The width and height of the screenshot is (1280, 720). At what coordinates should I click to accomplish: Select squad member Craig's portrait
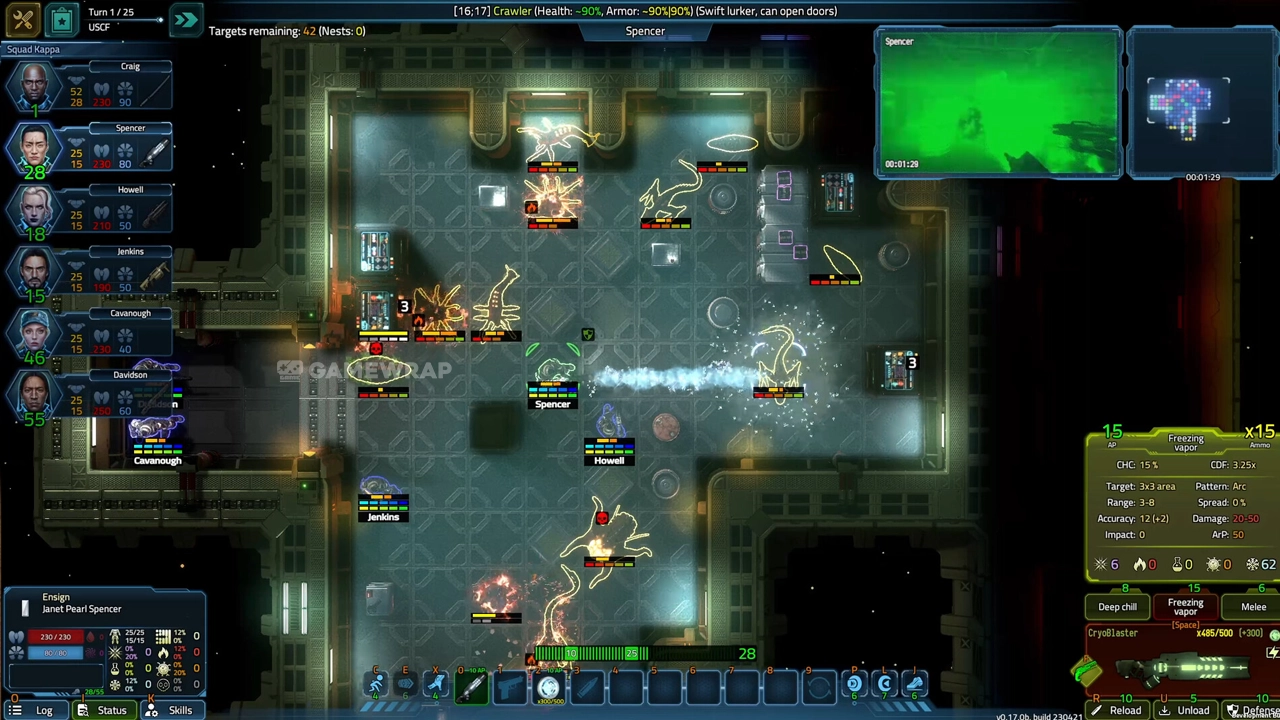(x=35, y=87)
